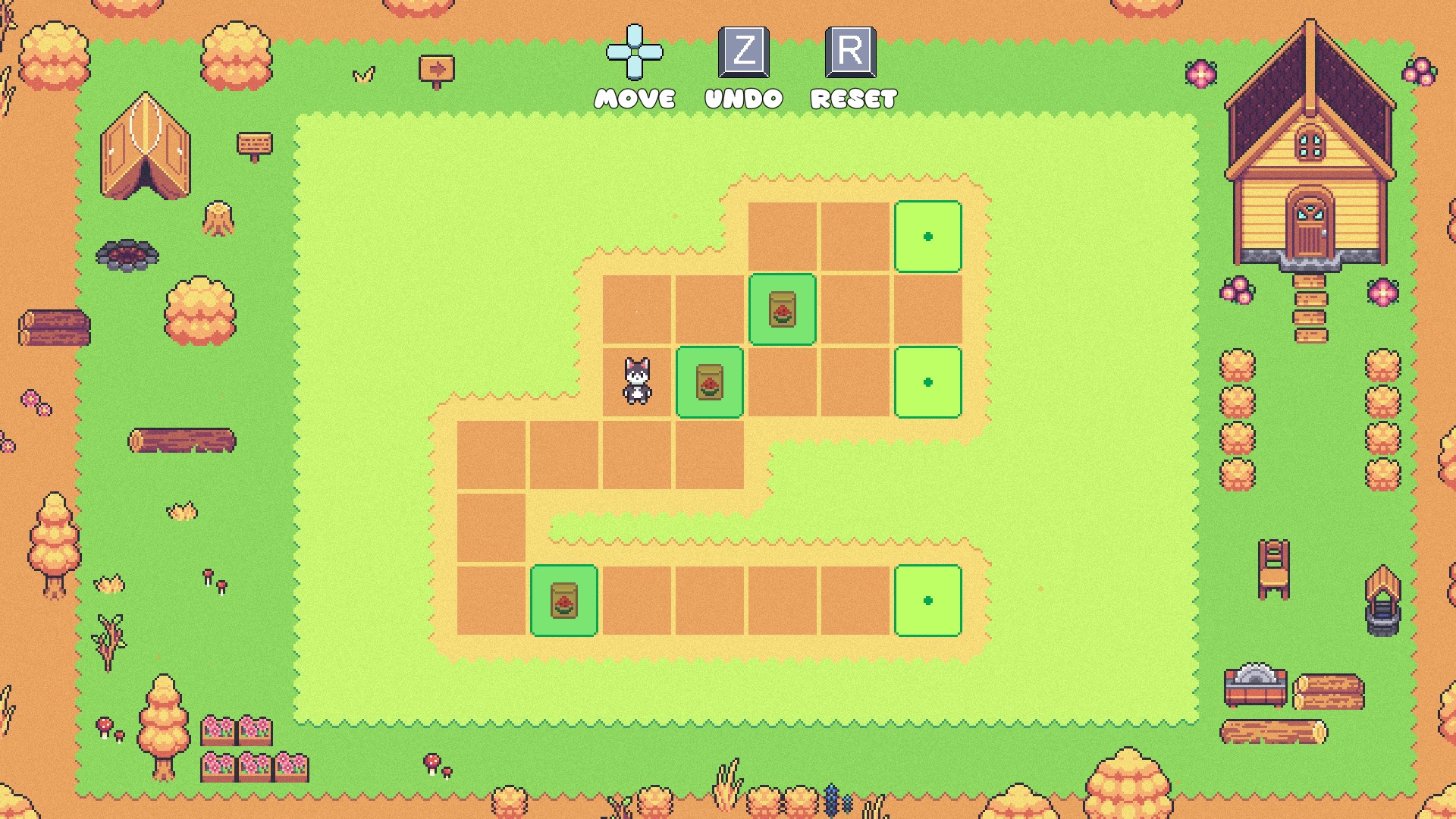The width and height of the screenshot is (1456, 819).
Task: Click the UNDO text label
Action: point(742,97)
